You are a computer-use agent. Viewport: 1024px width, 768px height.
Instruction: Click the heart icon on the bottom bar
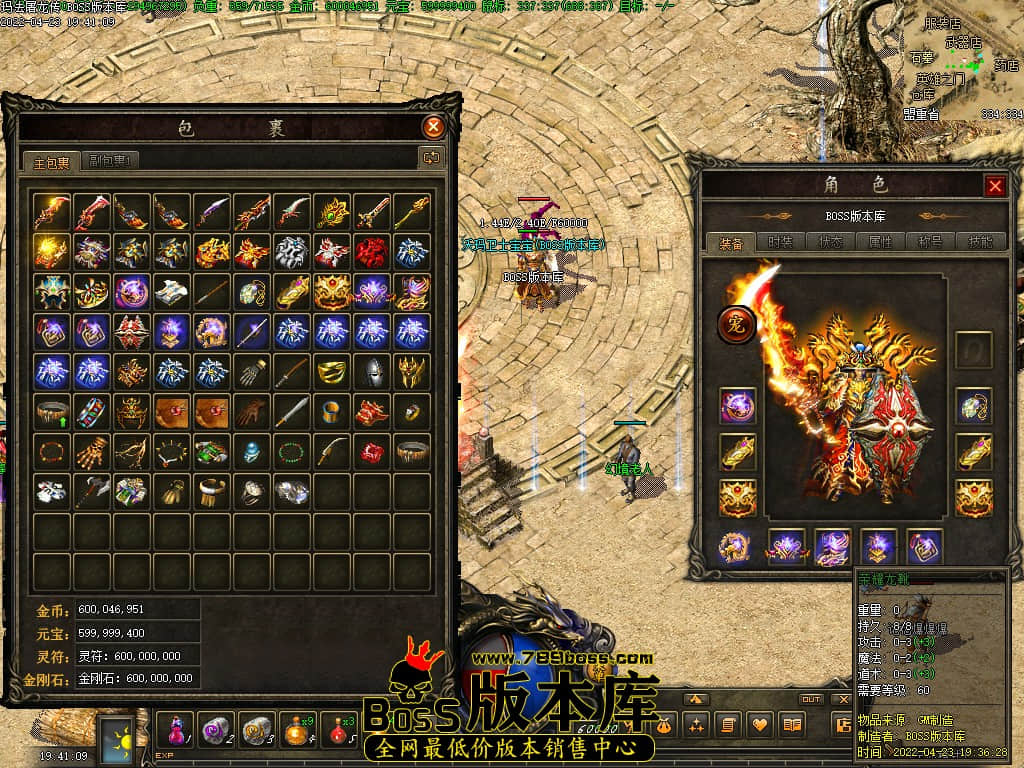point(760,723)
